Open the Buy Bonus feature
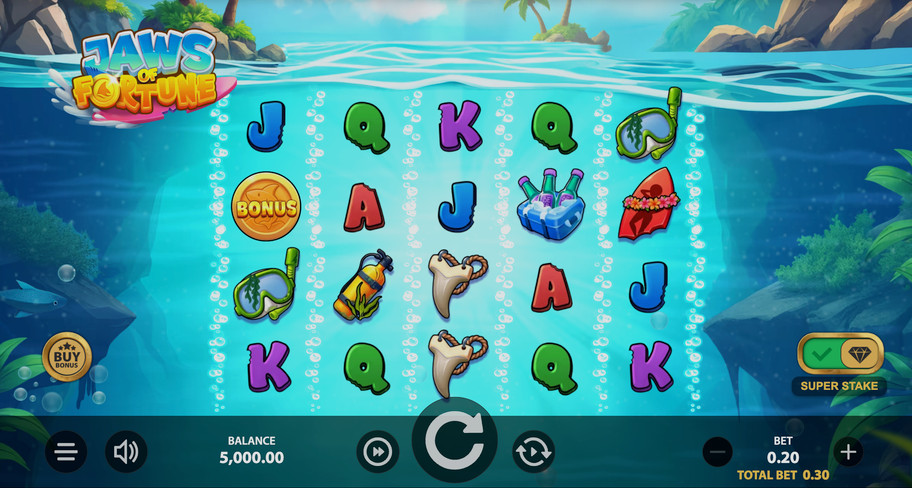The width and height of the screenshot is (912, 488). click(x=67, y=357)
